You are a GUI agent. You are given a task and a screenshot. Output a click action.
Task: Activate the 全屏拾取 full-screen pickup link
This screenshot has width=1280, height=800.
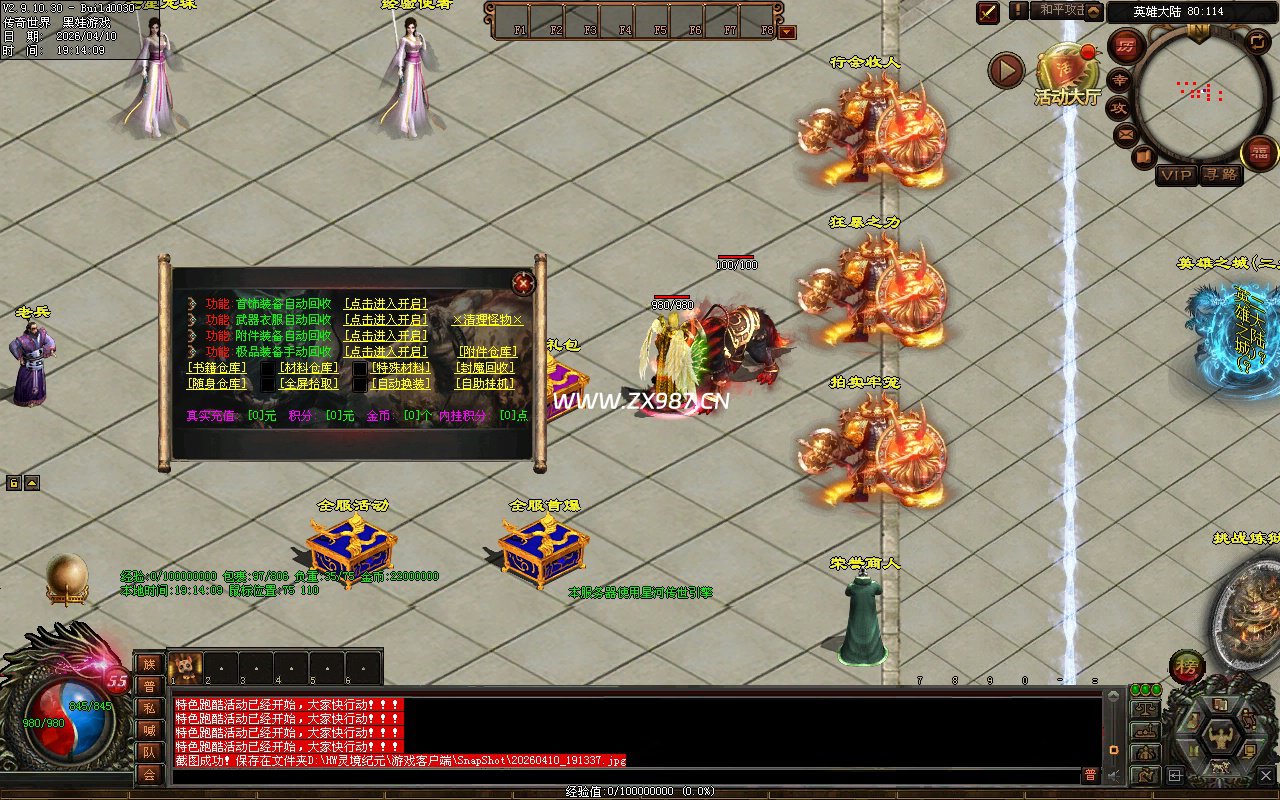[308, 384]
